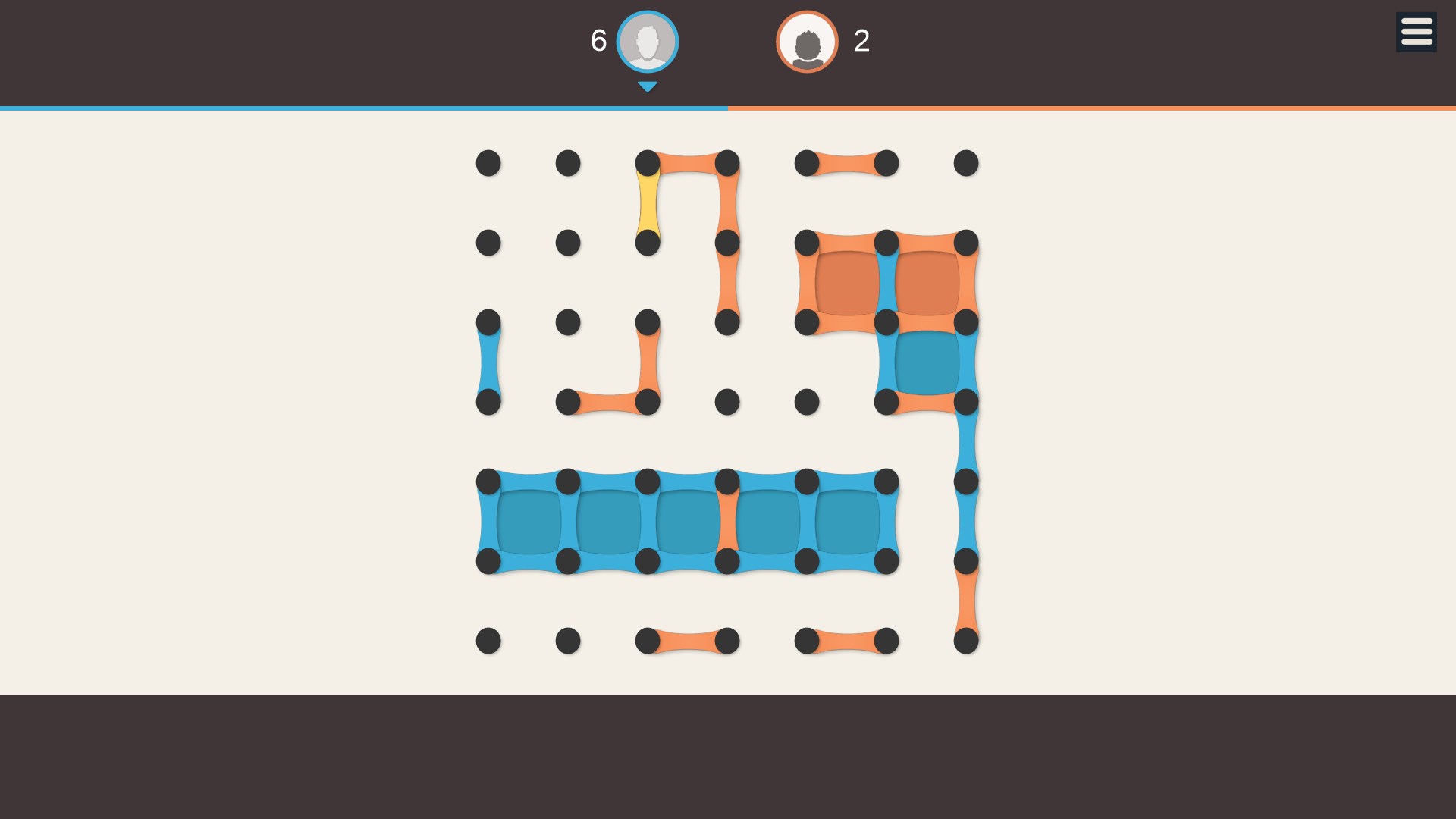Click the orange line inside the blue box row

(727, 522)
